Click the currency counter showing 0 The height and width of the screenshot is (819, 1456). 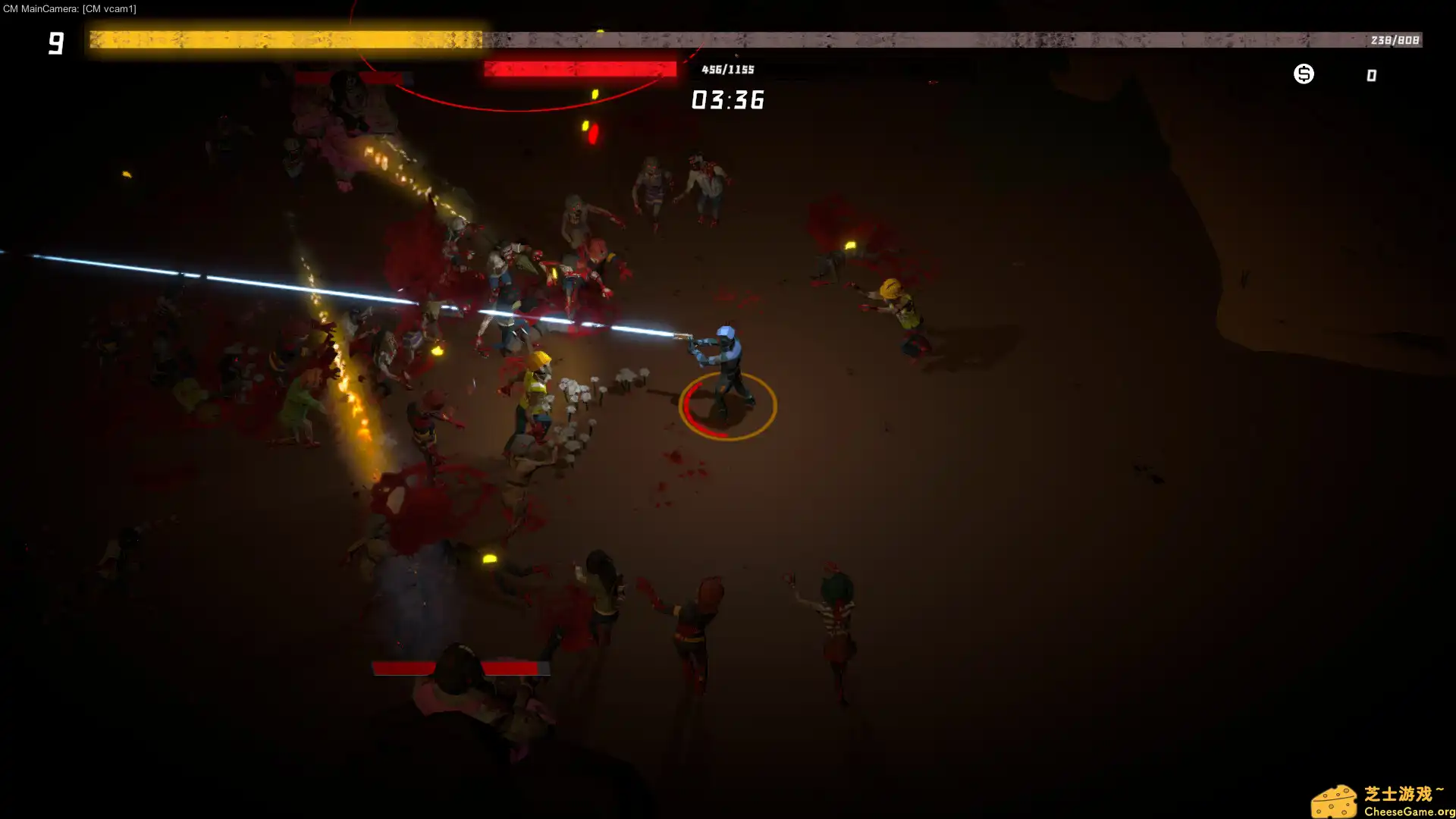[1370, 74]
